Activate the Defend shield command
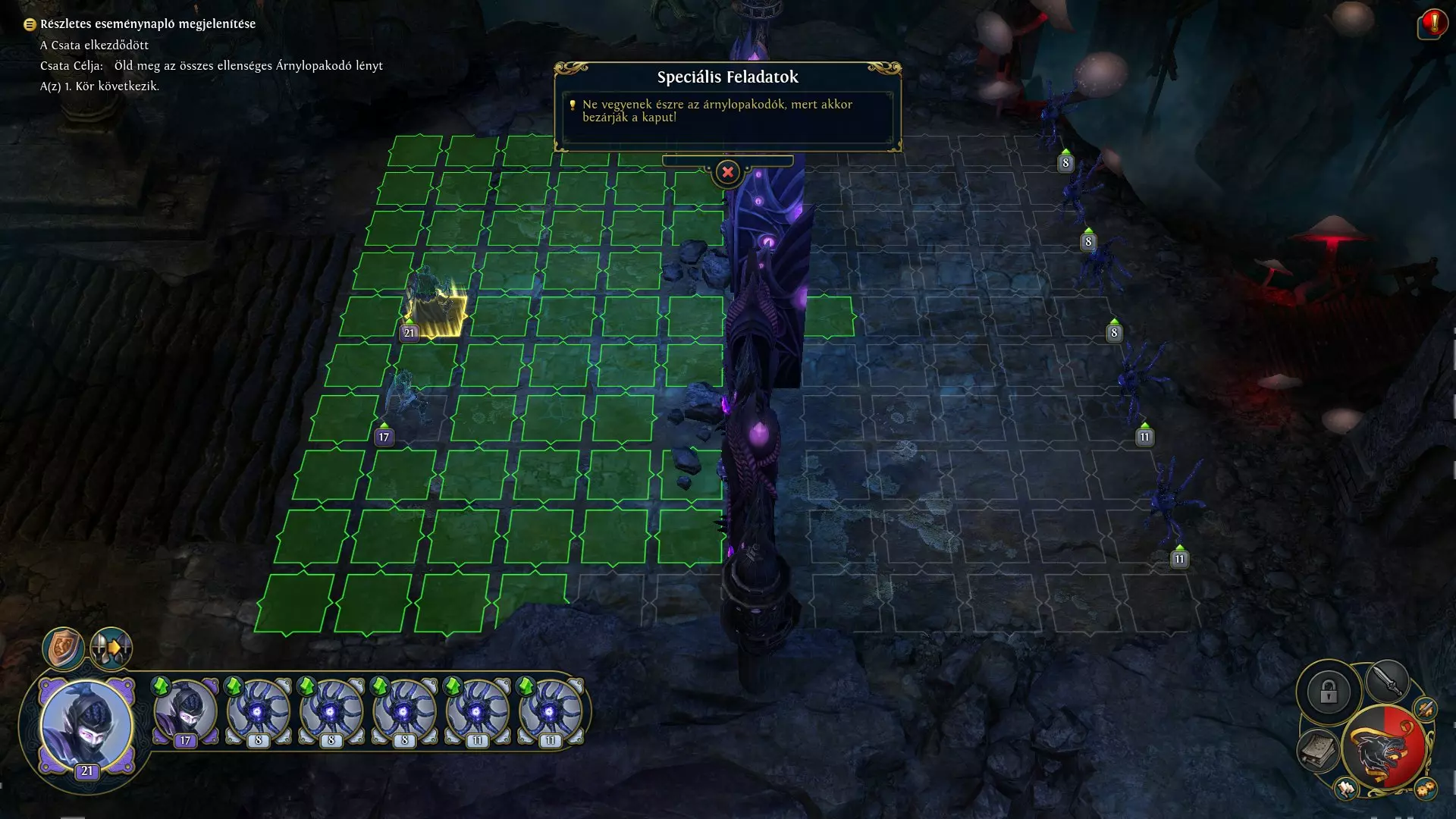This screenshot has height=819, width=1456. 63,648
